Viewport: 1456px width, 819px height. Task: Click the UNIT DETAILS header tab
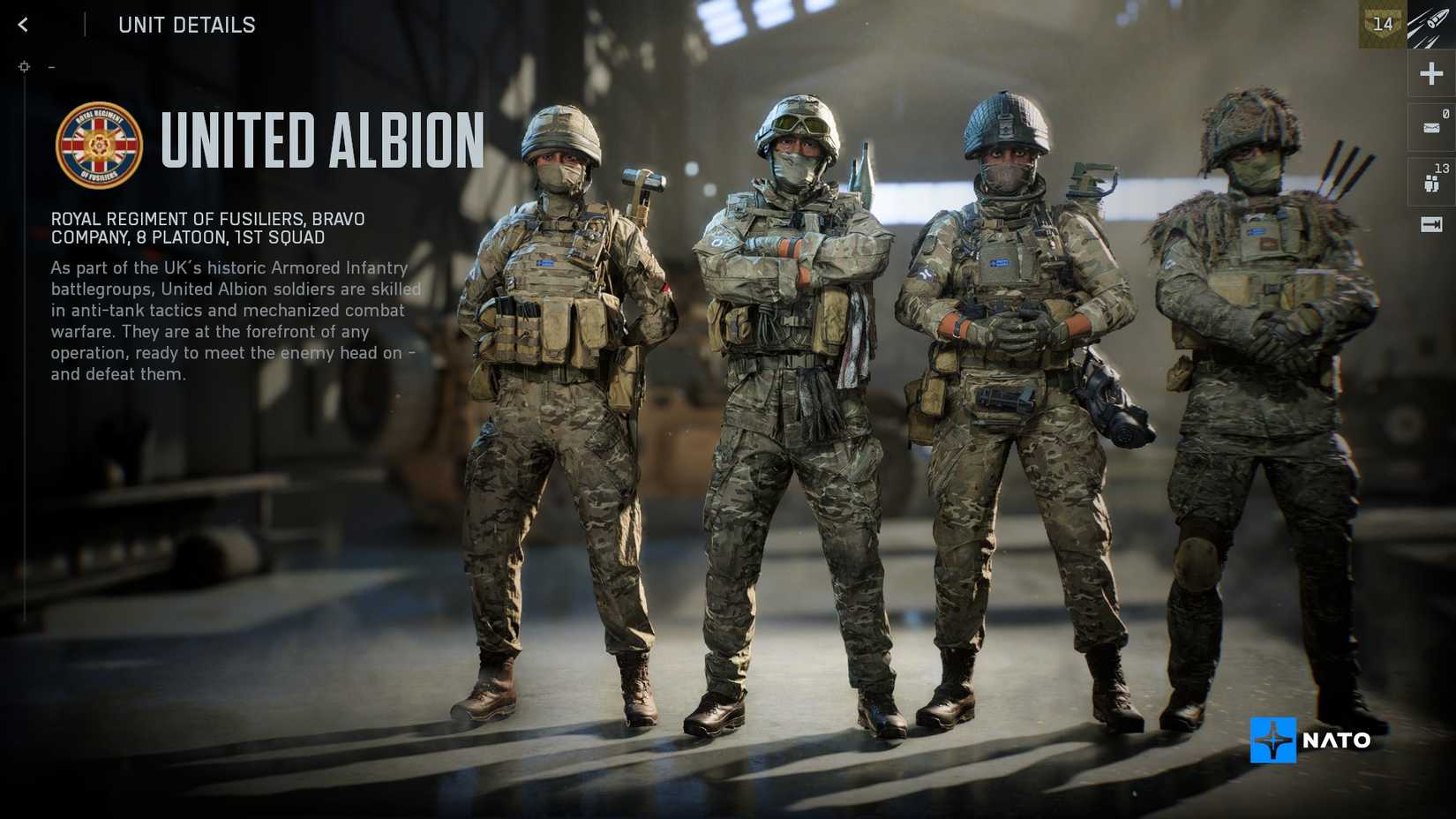tap(187, 25)
